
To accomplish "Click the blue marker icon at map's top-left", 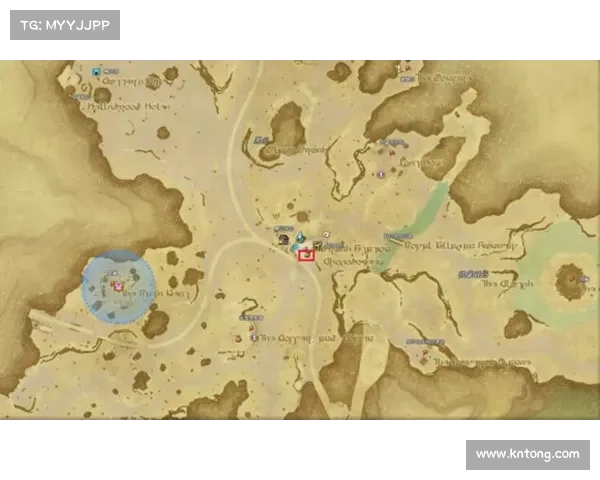I will (x=97, y=72).
